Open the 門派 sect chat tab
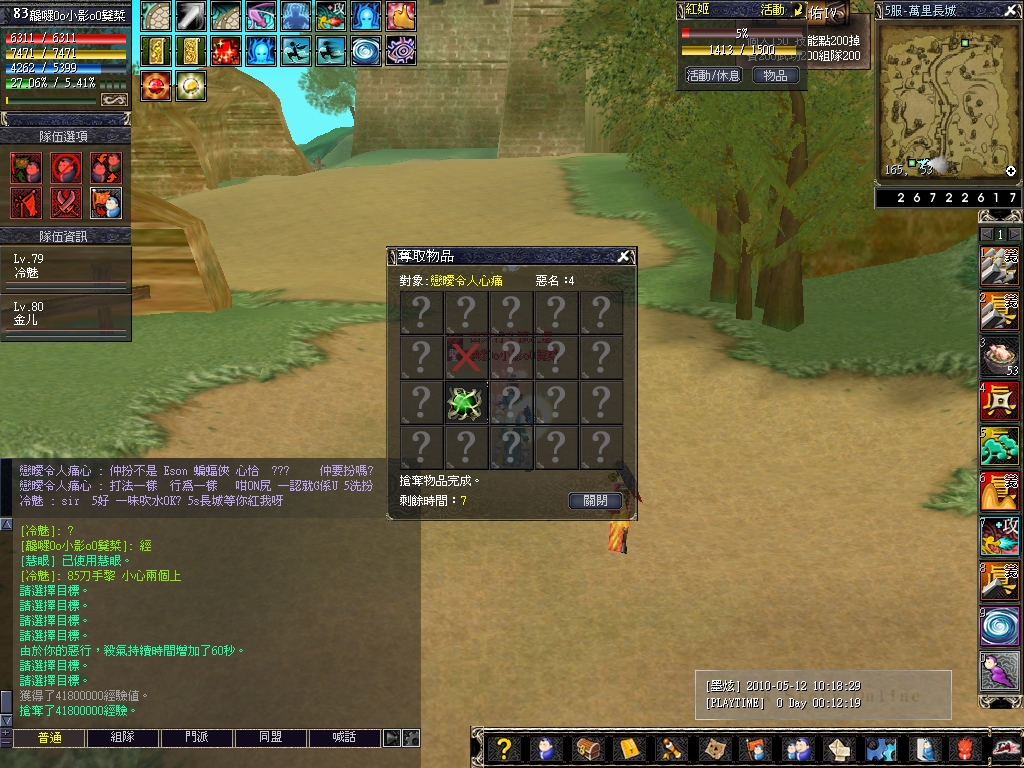This screenshot has width=1024, height=768. coord(196,738)
